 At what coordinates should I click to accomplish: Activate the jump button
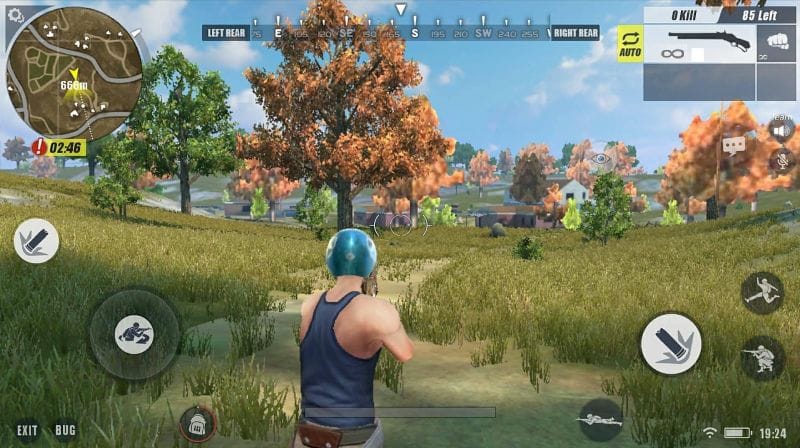coord(762,292)
